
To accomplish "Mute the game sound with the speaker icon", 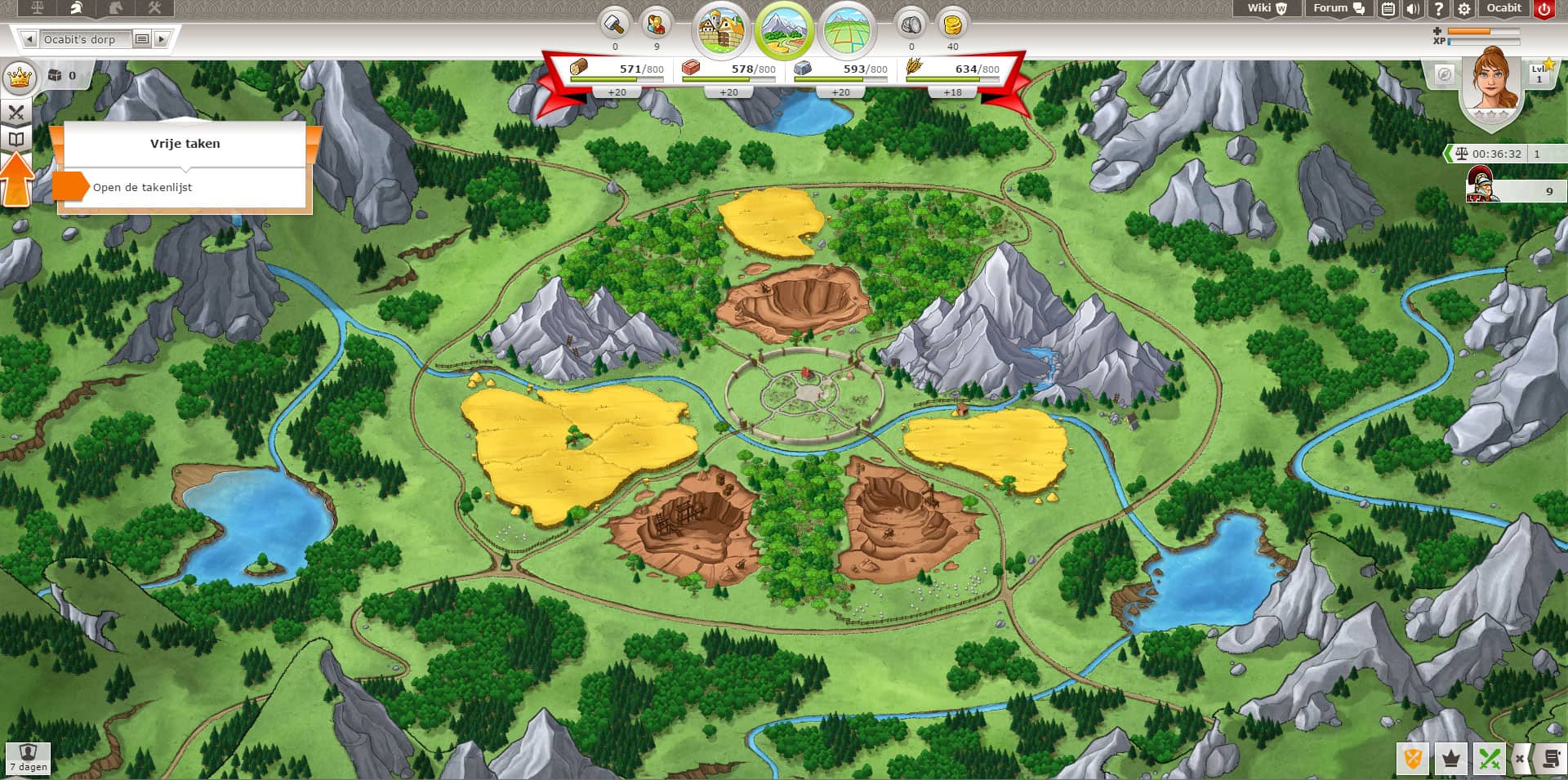I will [1412, 9].
